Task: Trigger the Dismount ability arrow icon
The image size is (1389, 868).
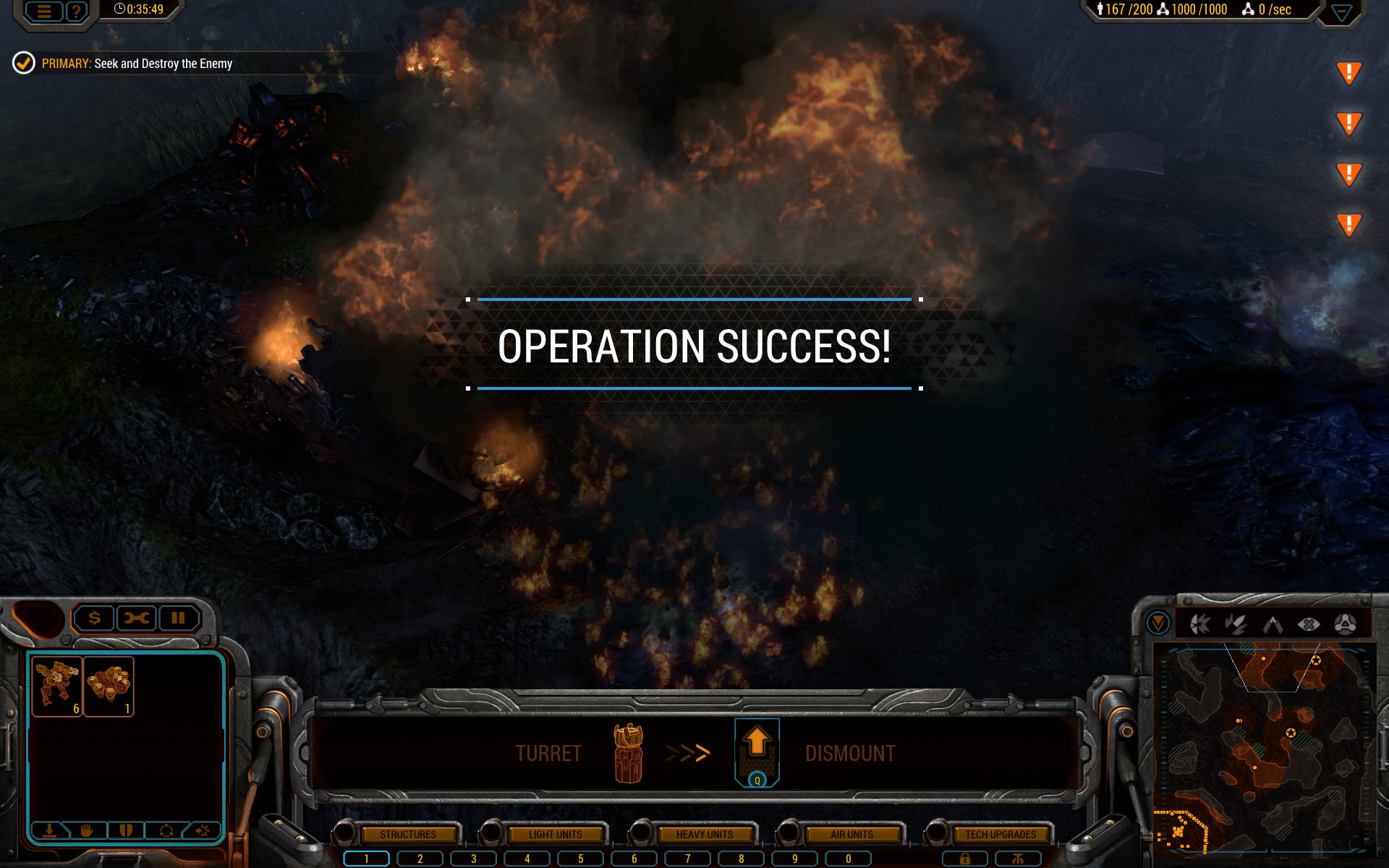Action: coord(757,751)
